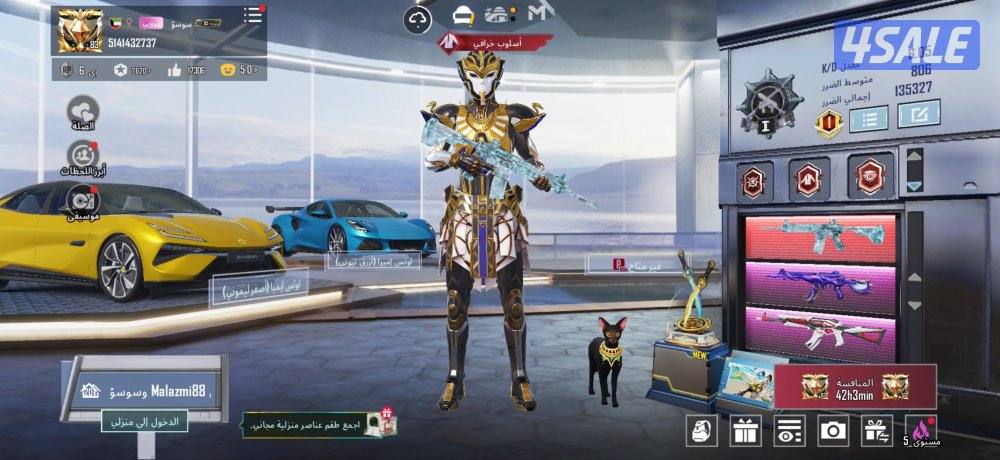Click the Enter My Home button
Screen dimensions: 1000x460
click(144, 422)
